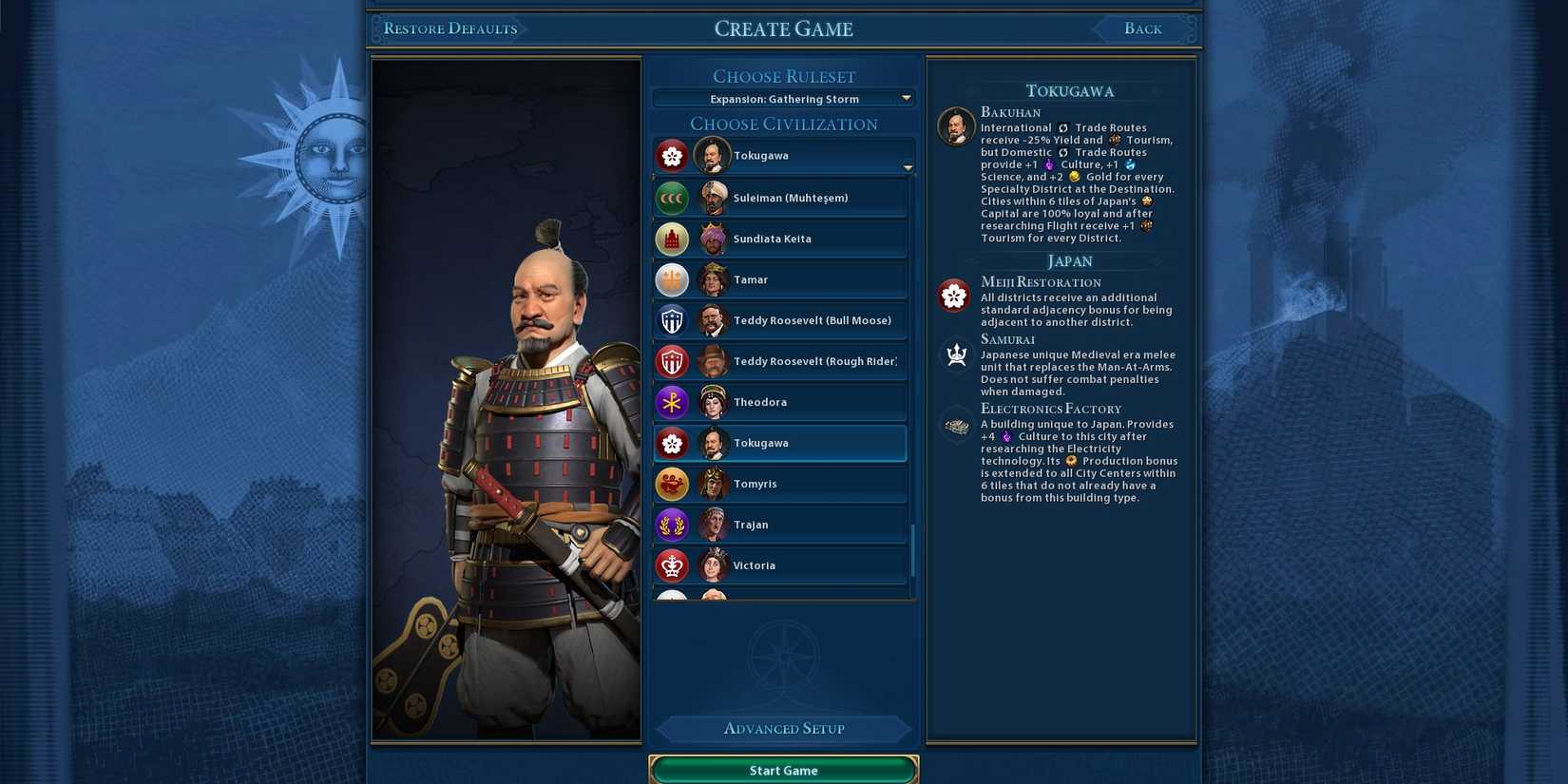Click the Restore Defaults button
The width and height of the screenshot is (1568, 784).
tap(449, 29)
